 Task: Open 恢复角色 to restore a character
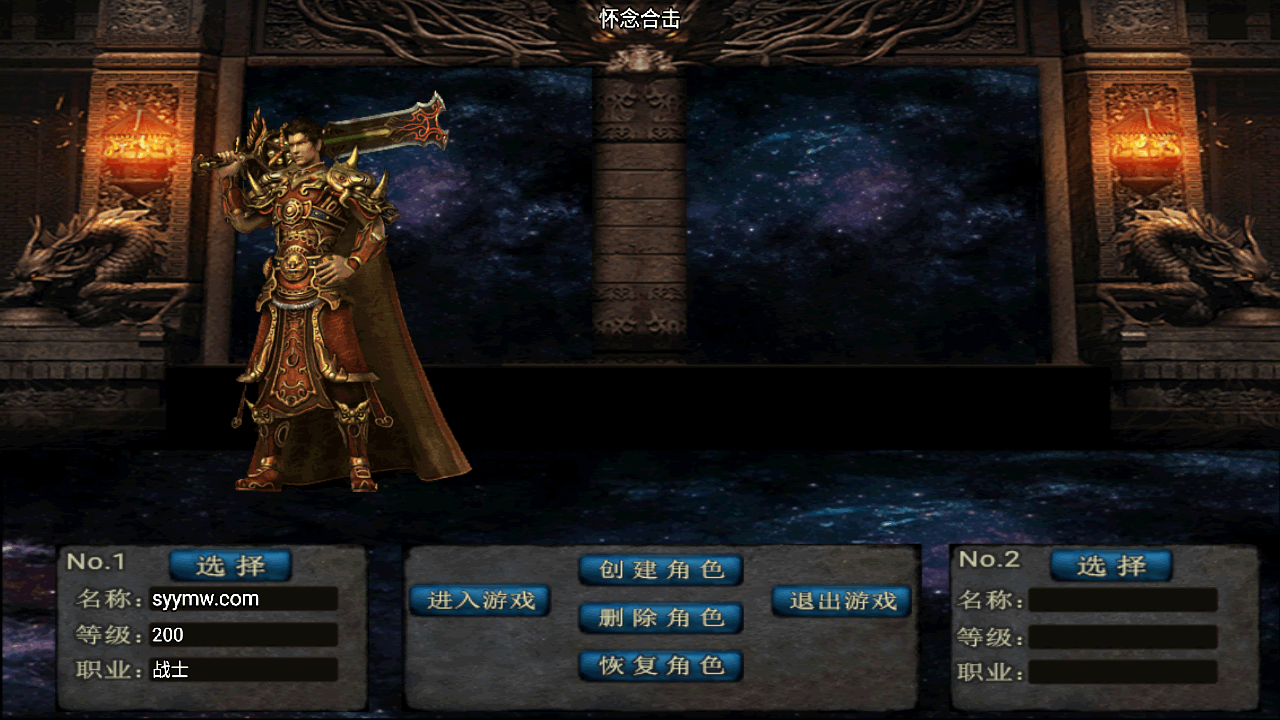click(661, 665)
